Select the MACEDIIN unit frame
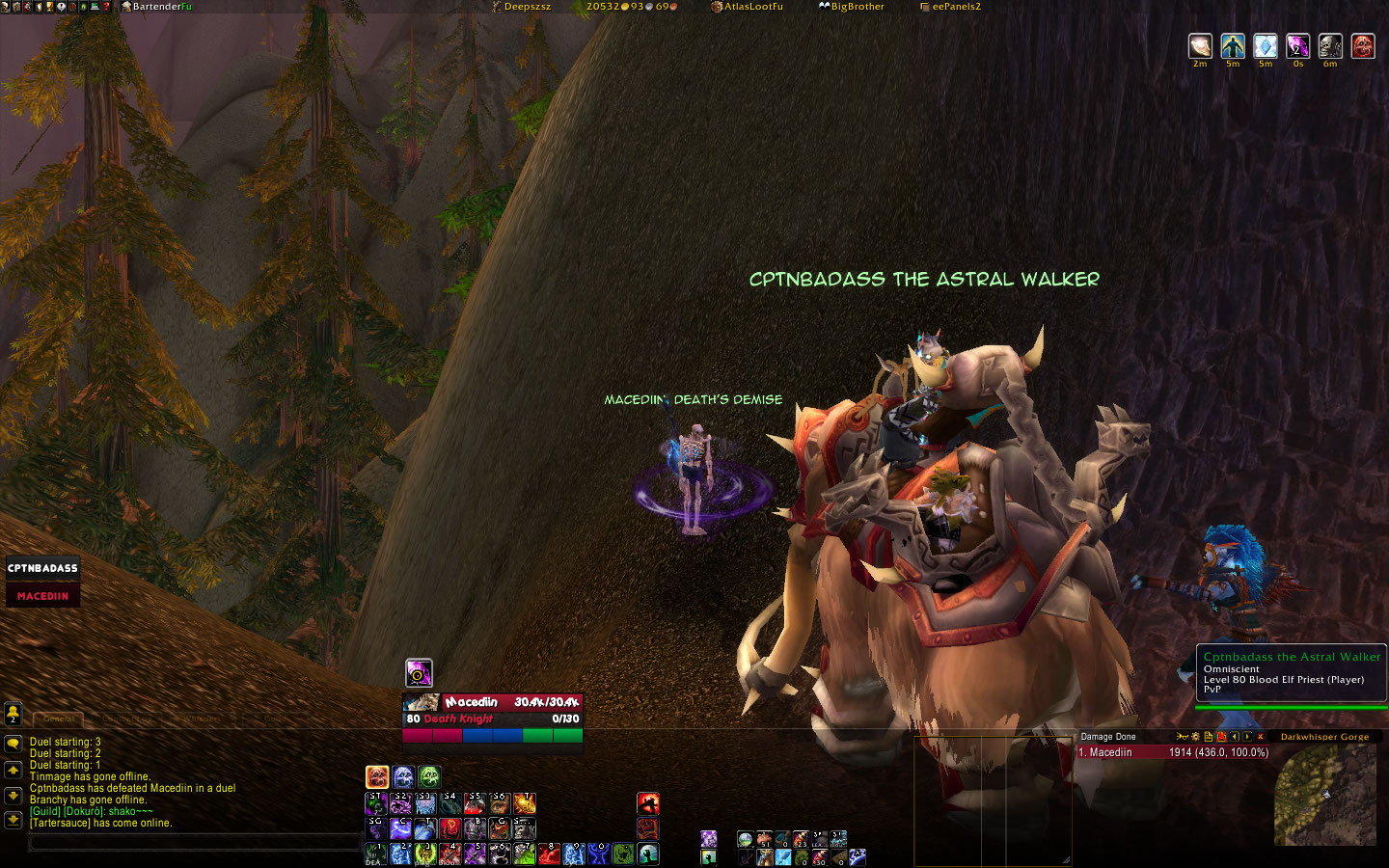Screen dimensions: 1389x868 pos(43,596)
